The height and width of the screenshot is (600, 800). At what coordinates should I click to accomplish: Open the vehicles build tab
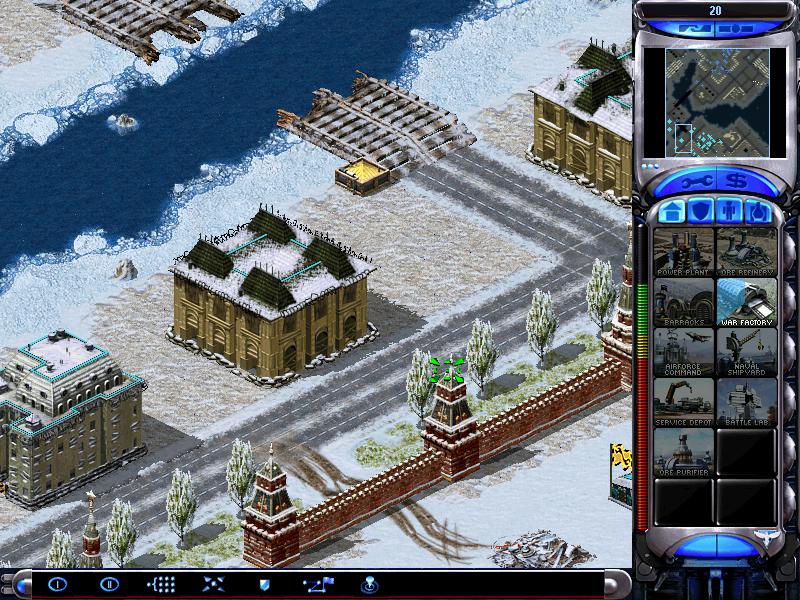759,212
